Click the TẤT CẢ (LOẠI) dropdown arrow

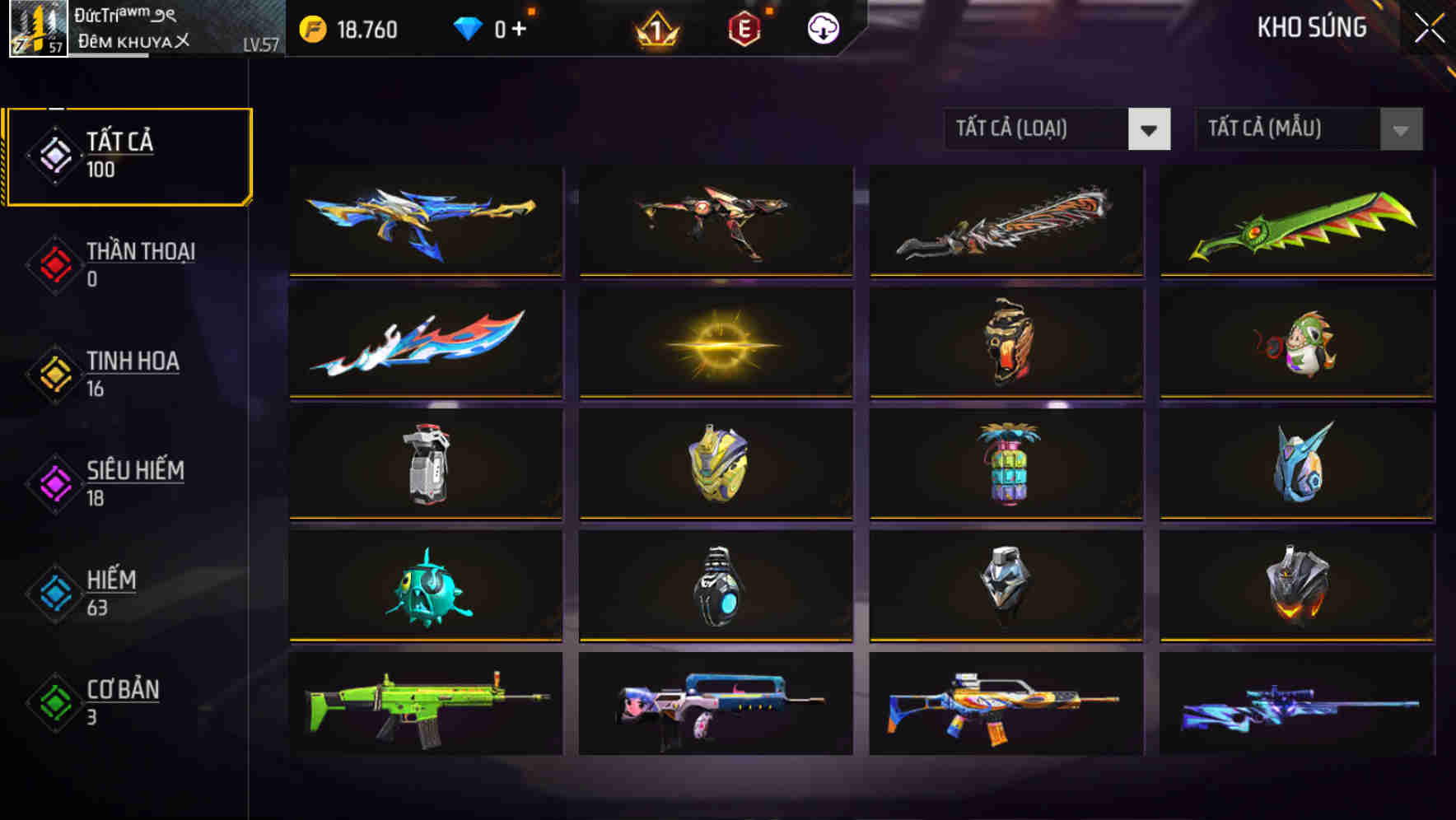point(1150,129)
